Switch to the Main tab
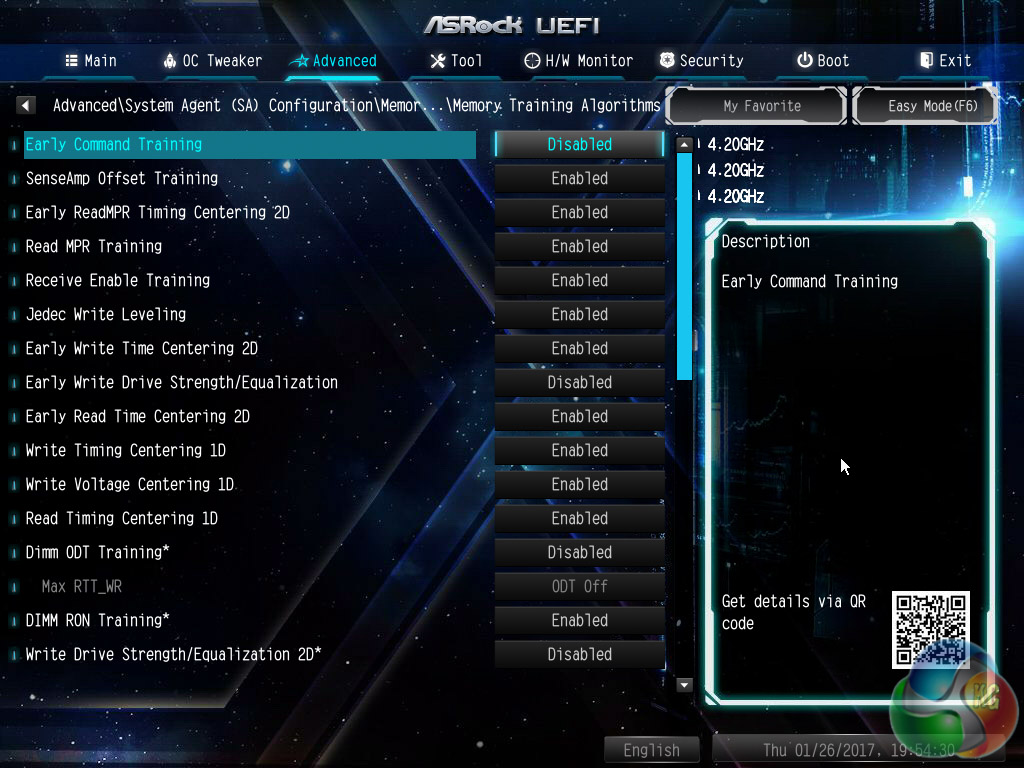 point(91,61)
